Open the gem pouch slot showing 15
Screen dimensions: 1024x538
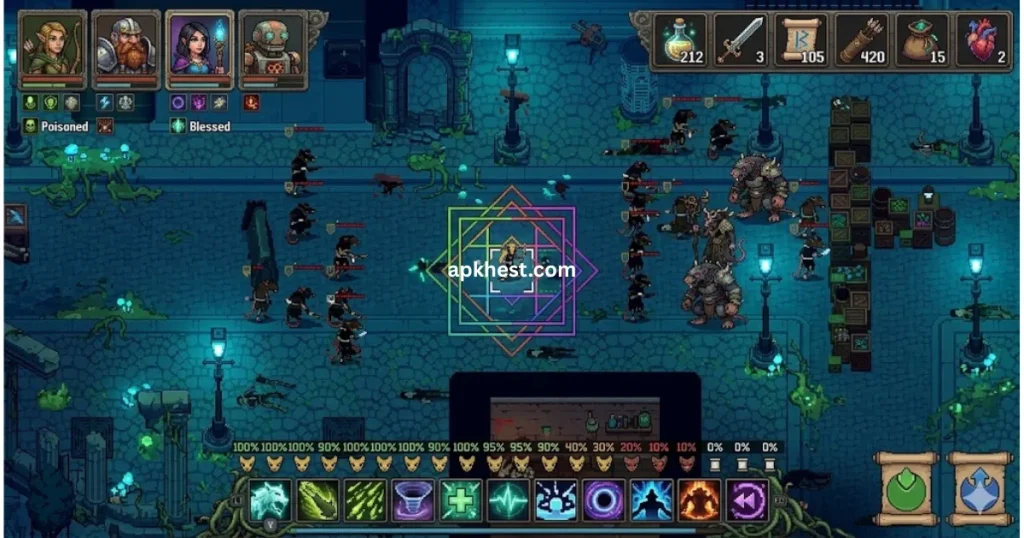923,42
